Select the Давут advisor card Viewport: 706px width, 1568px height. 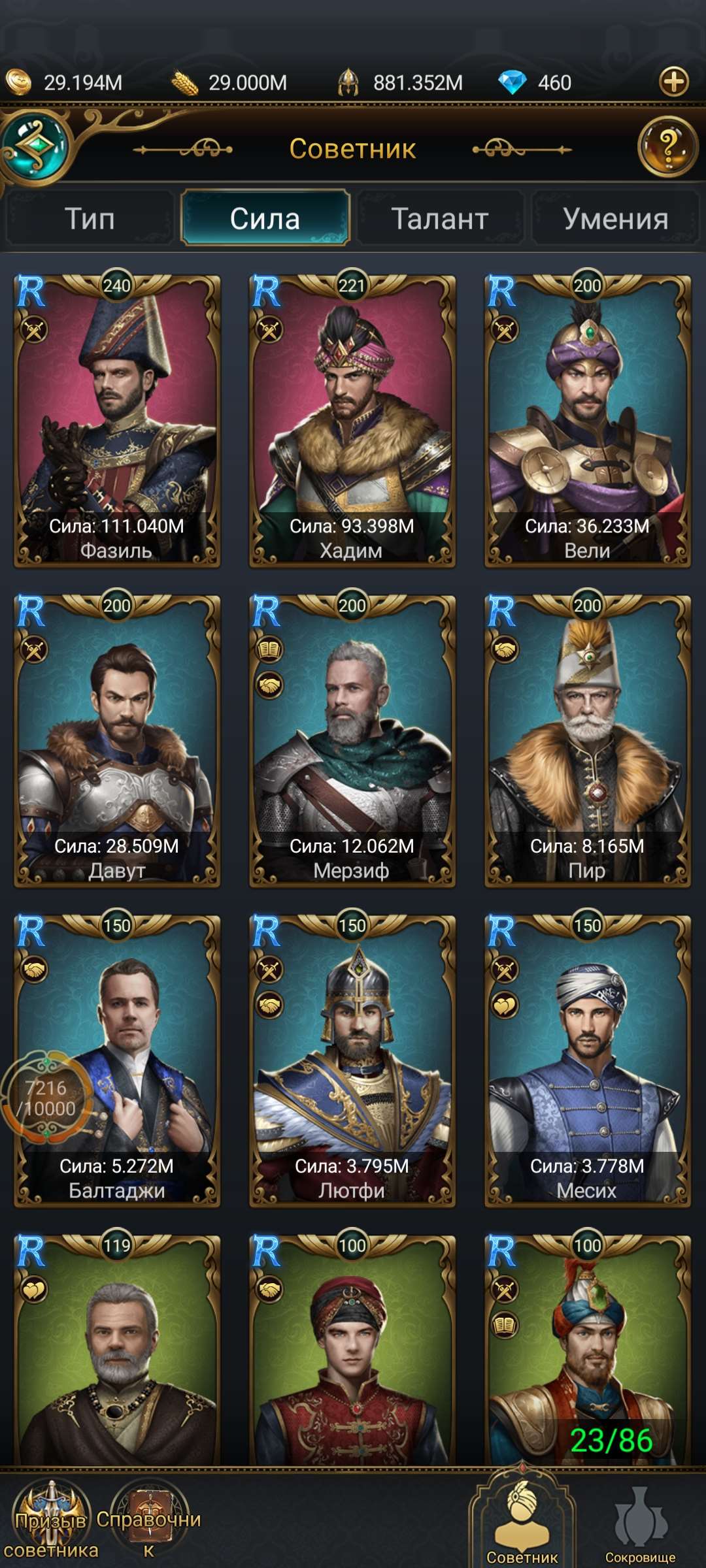pos(117,742)
